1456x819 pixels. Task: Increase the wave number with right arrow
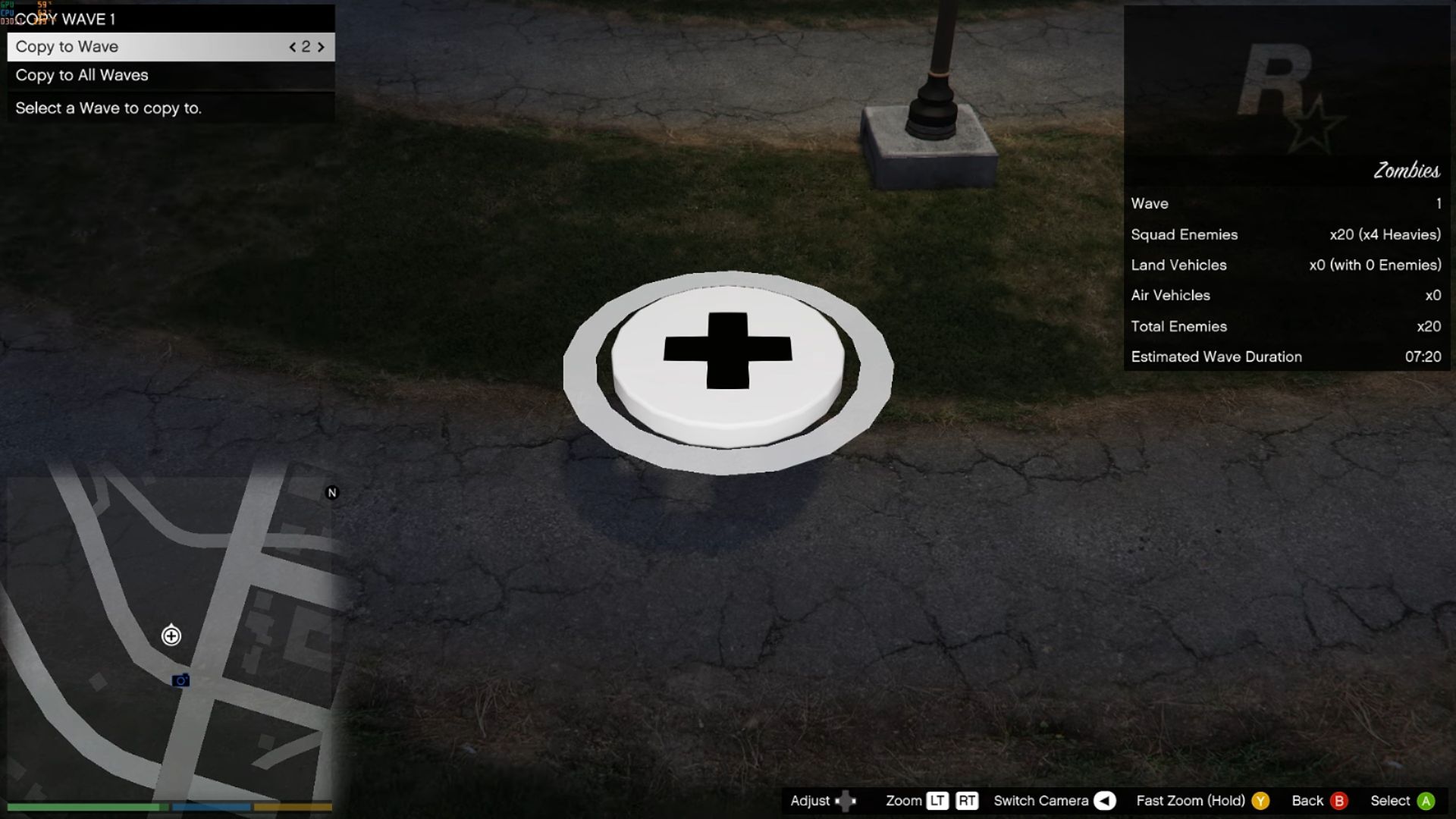click(321, 47)
